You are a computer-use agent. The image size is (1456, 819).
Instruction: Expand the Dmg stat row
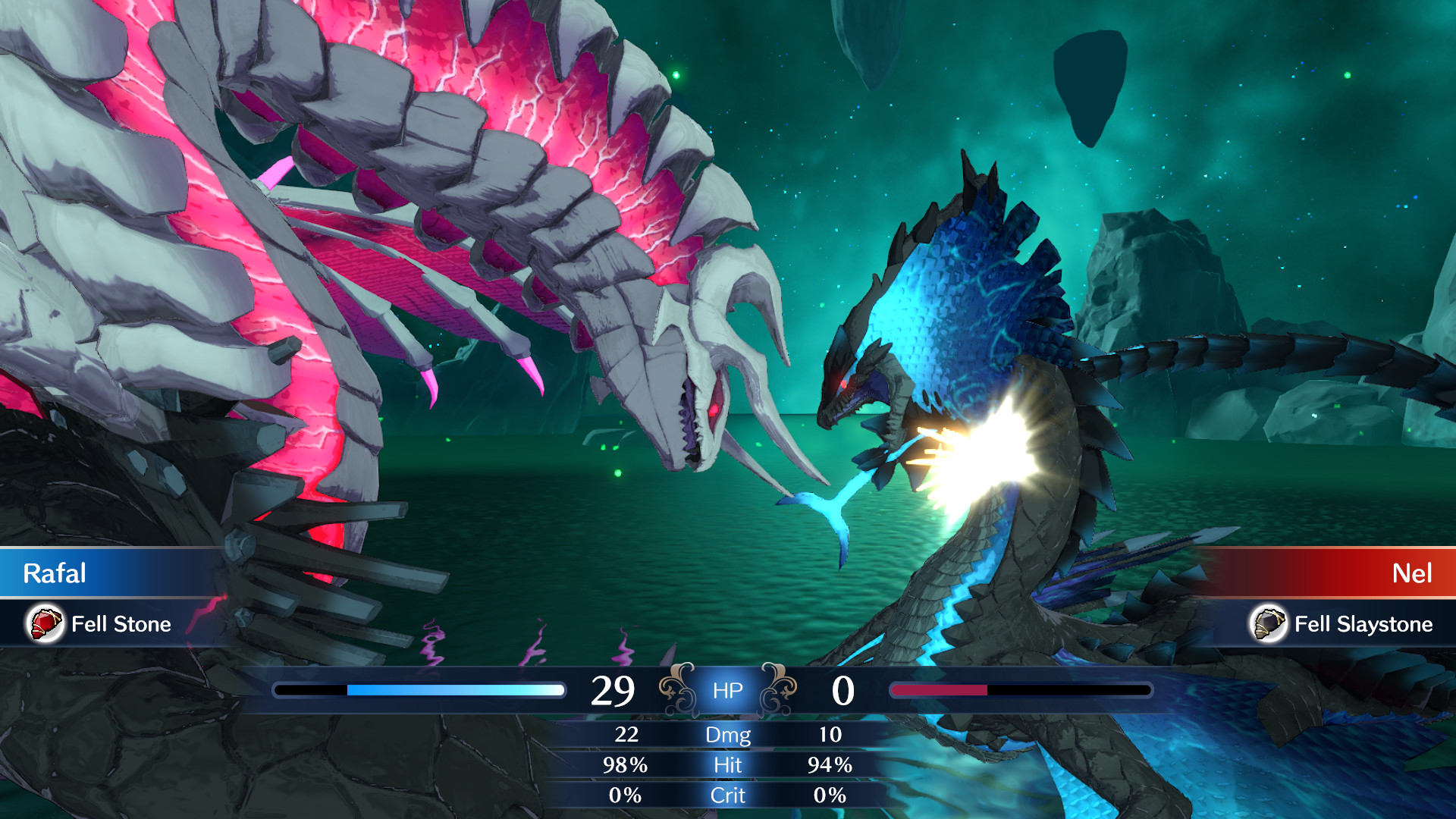coord(727,735)
